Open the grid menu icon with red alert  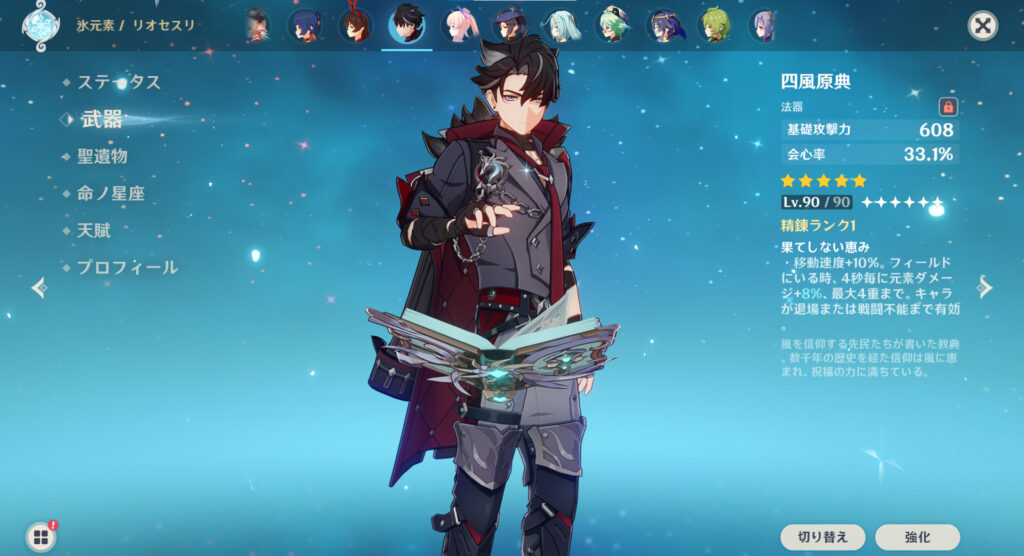tap(40, 536)
